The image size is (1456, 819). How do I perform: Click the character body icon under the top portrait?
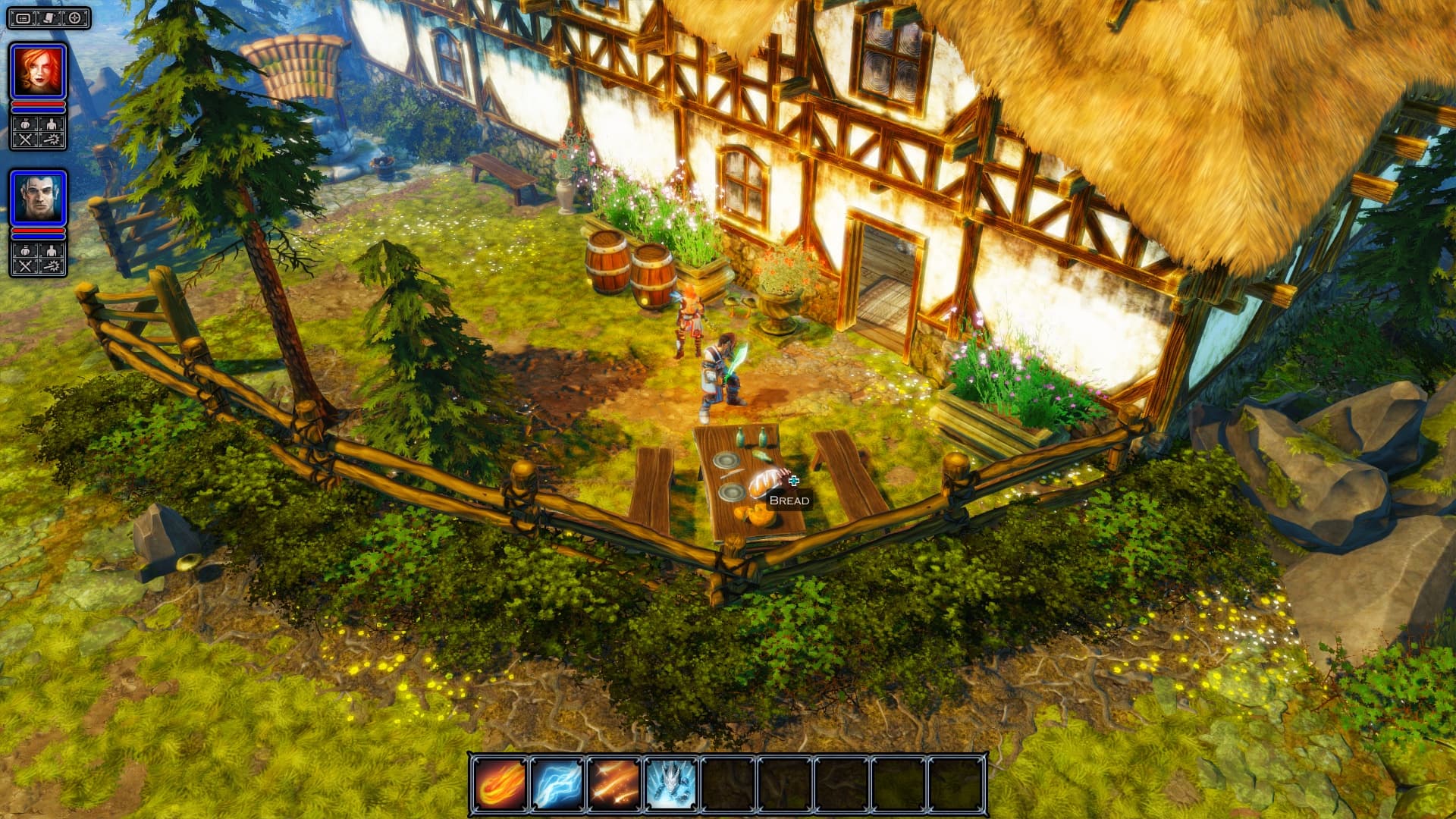tap(52, 124)
